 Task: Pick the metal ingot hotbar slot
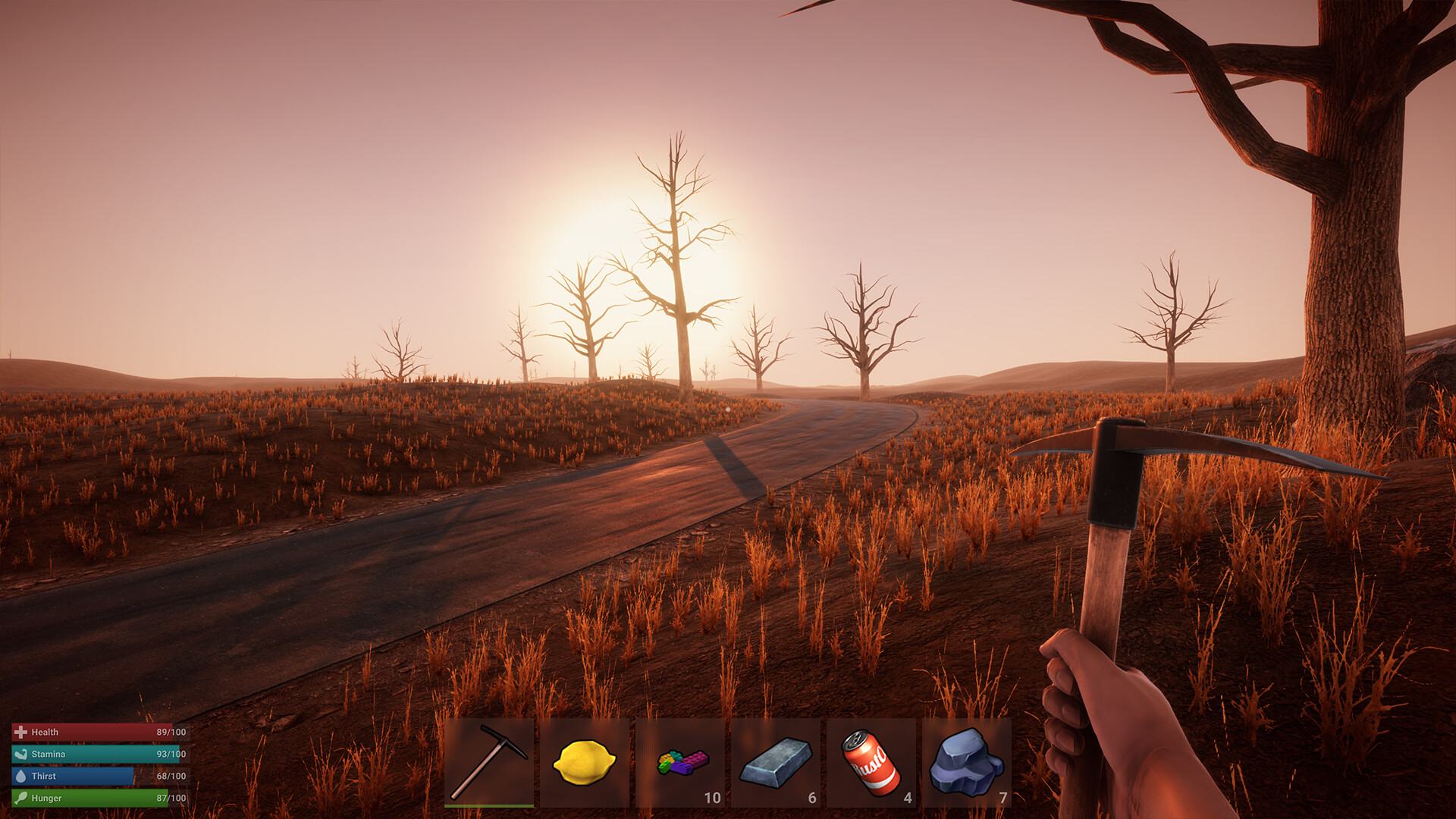pyautogui.click(x=776, y=762)
